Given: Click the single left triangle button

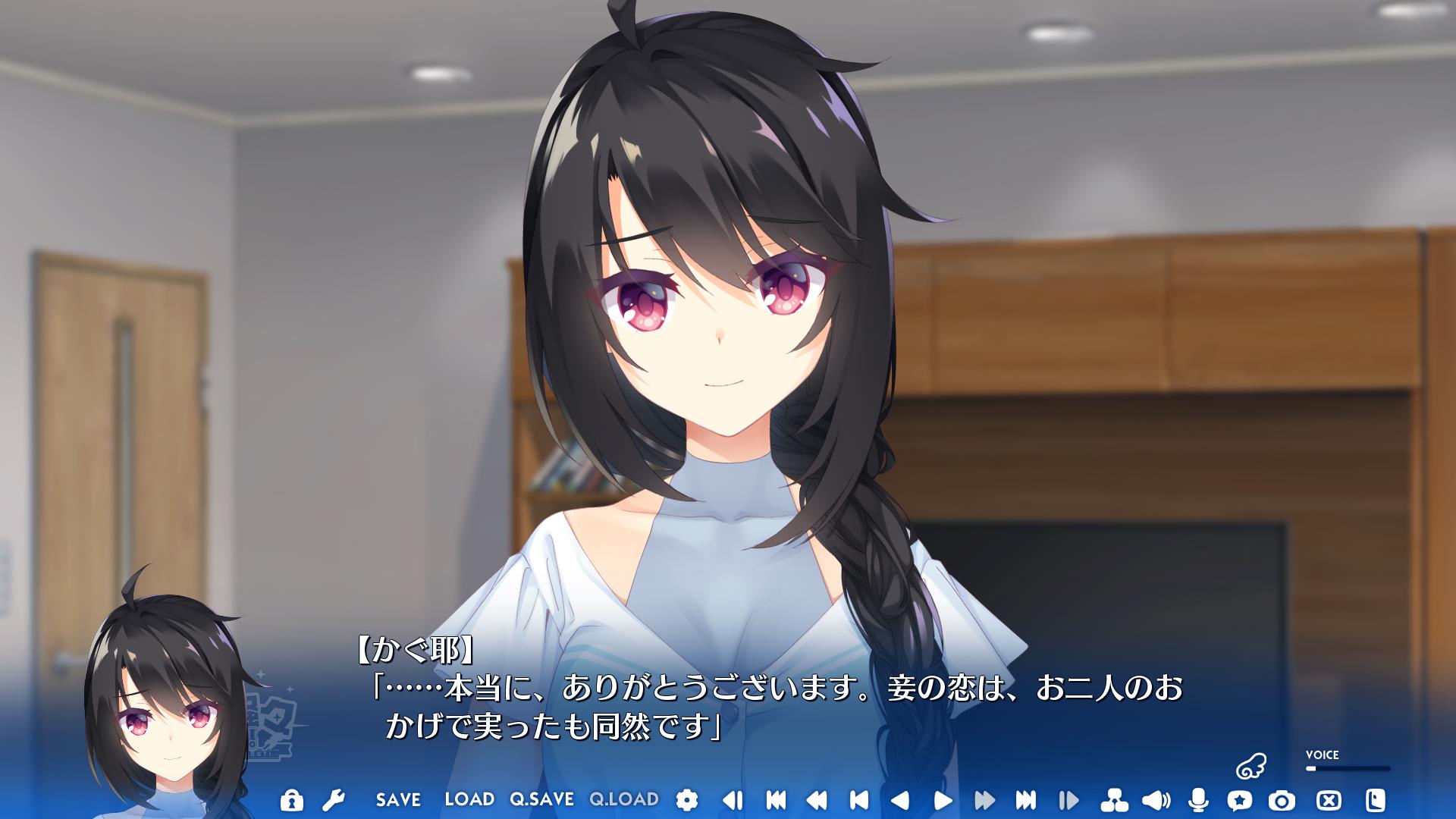Looking at the screenshot, I should [899, 800].
